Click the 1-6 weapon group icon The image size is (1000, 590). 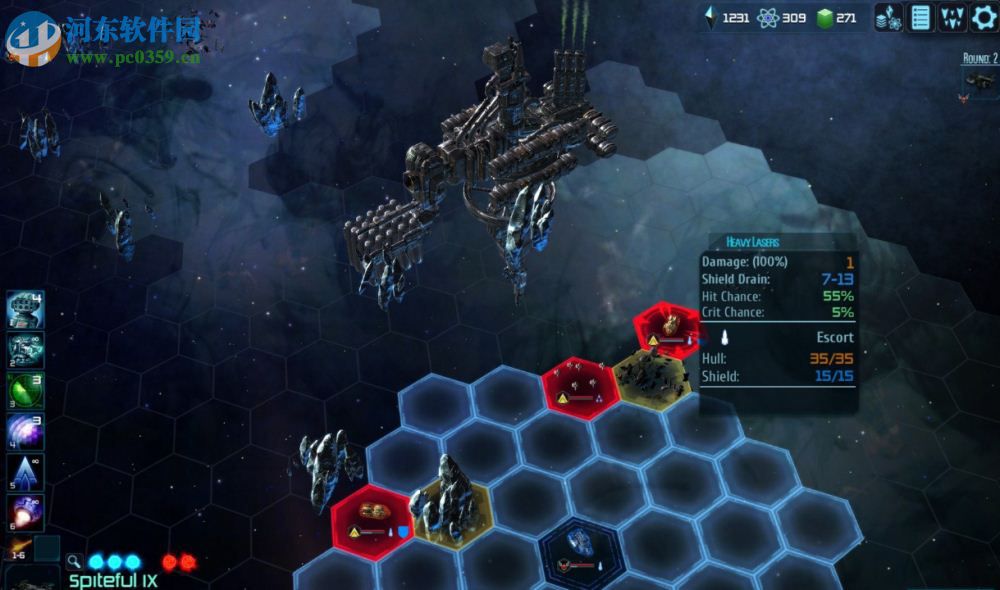click(18, 547)
